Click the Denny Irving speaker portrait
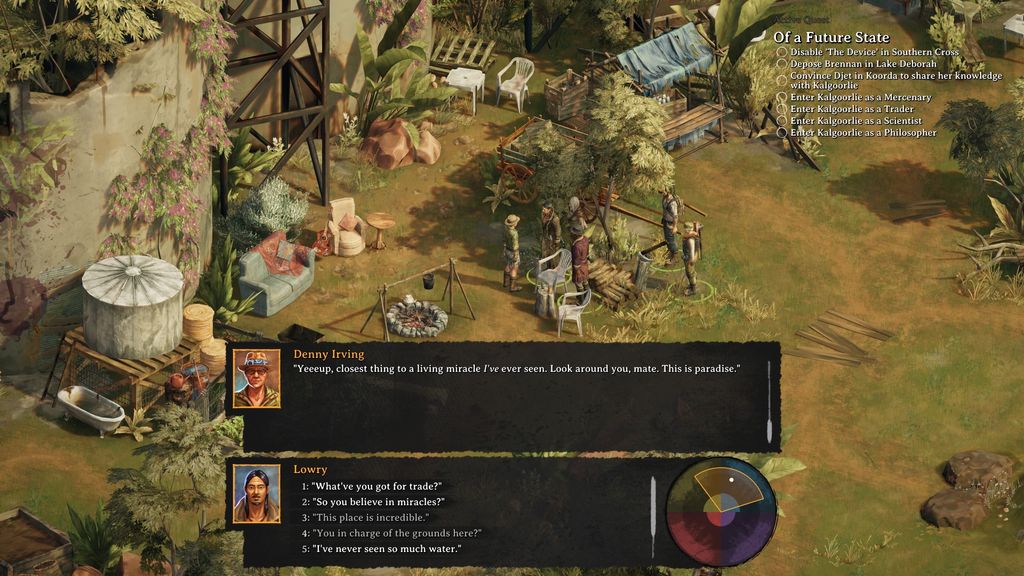The height and width of the screenshot is (576, 1024). click(x=257, y=379)
